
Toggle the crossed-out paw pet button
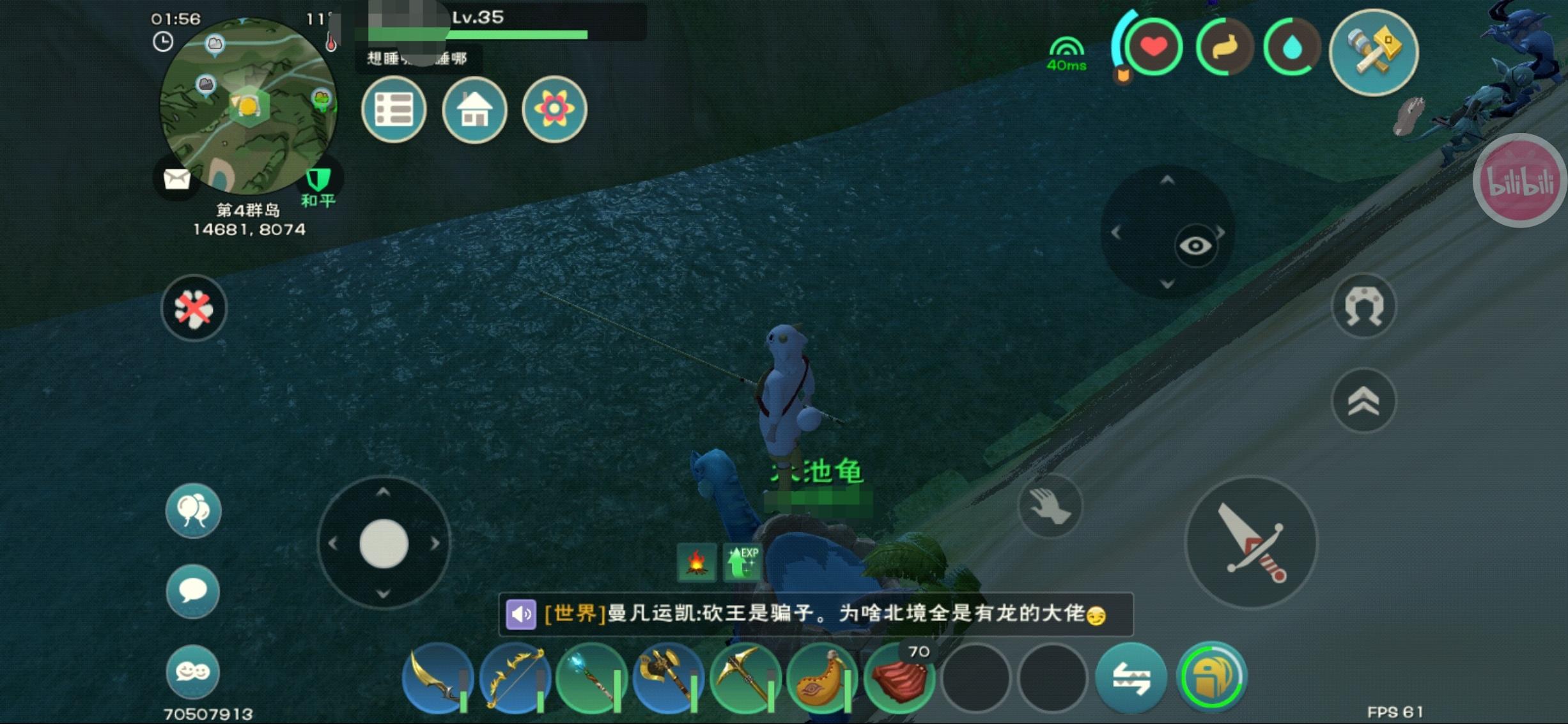[x=194, y=308]
